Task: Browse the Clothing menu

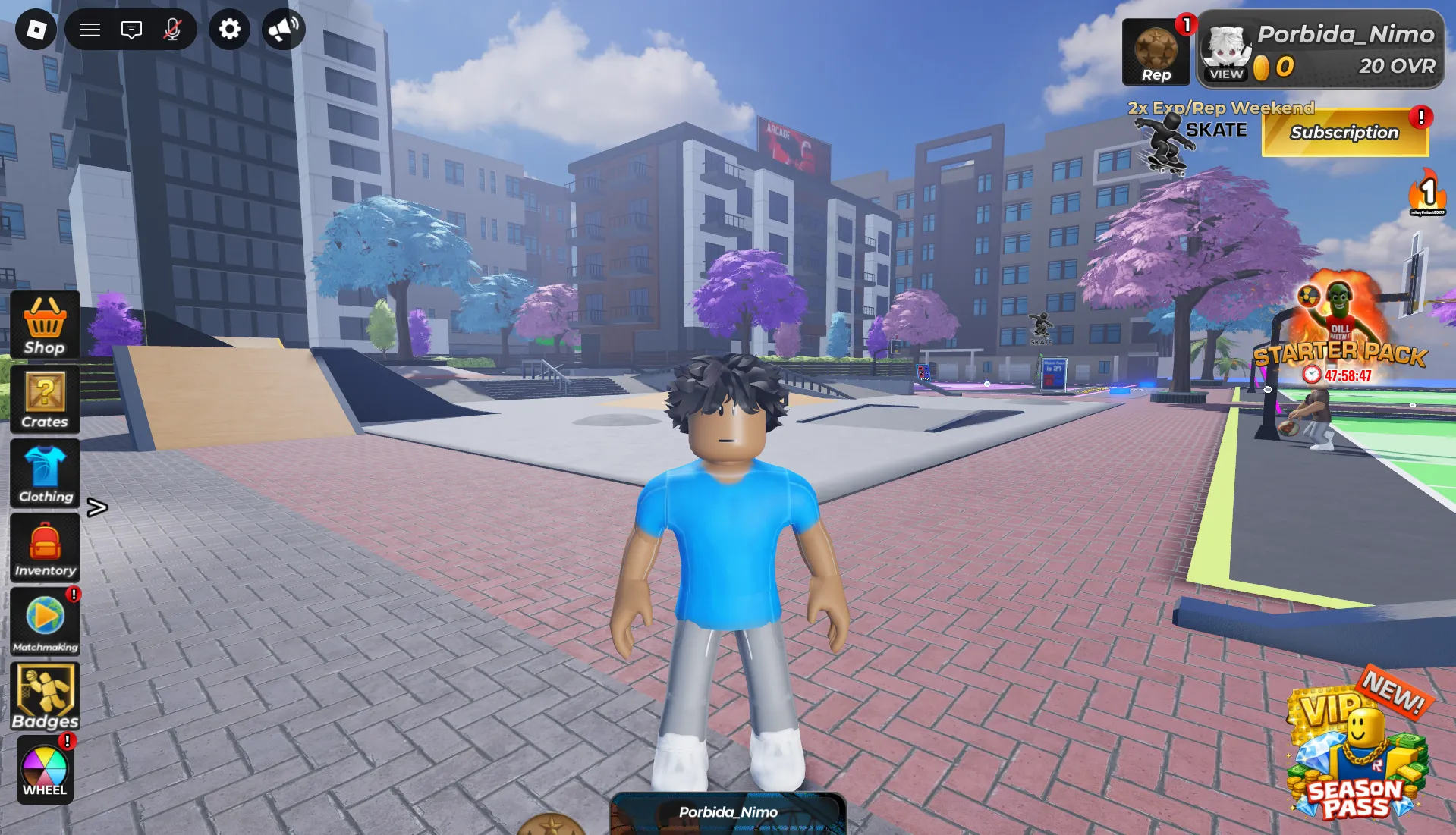Action: click(x=45, y=474)
